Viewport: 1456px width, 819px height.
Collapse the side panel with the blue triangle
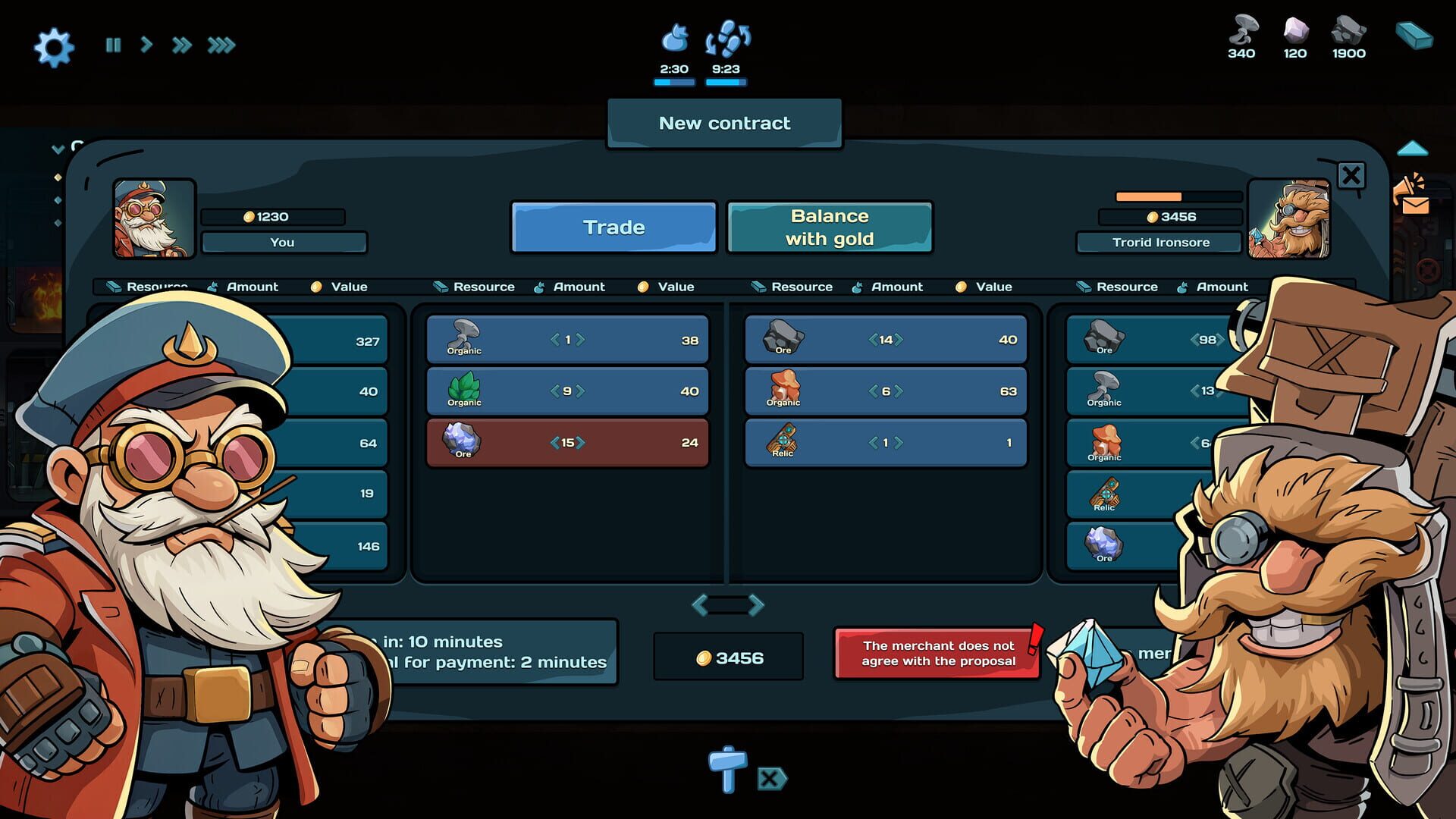tap(1412, 149)
